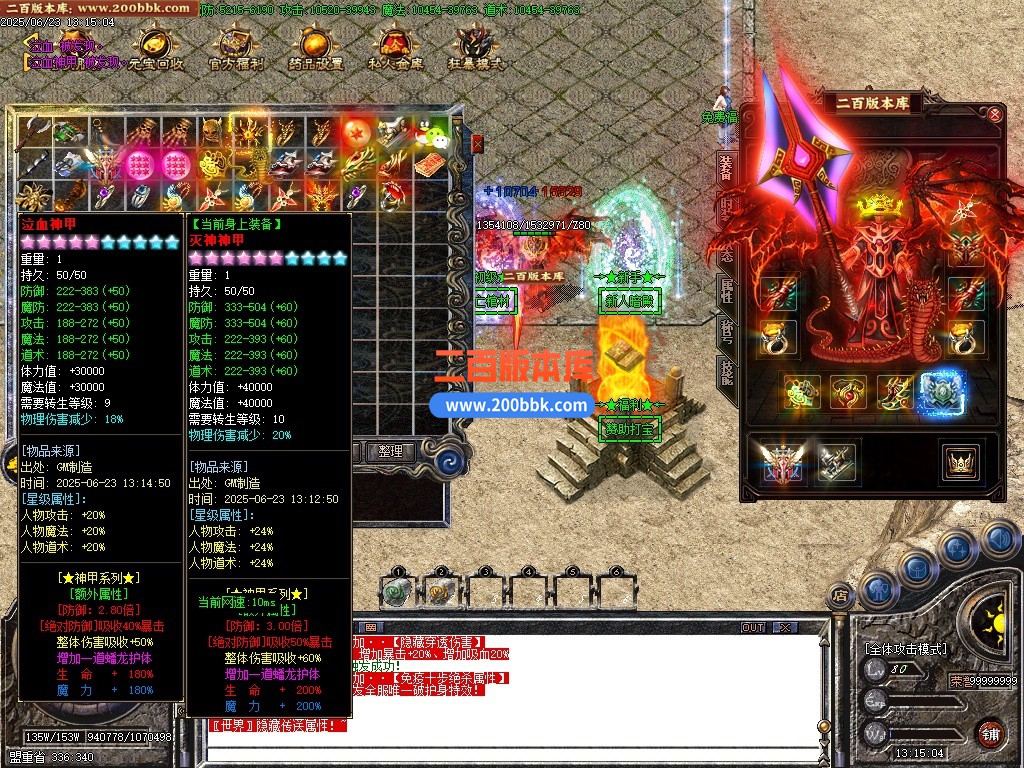The width and height of the screenshot is (1024, 768).
Task: Click the golden crown slot in character panel
Action: click(x=960, y=461)
